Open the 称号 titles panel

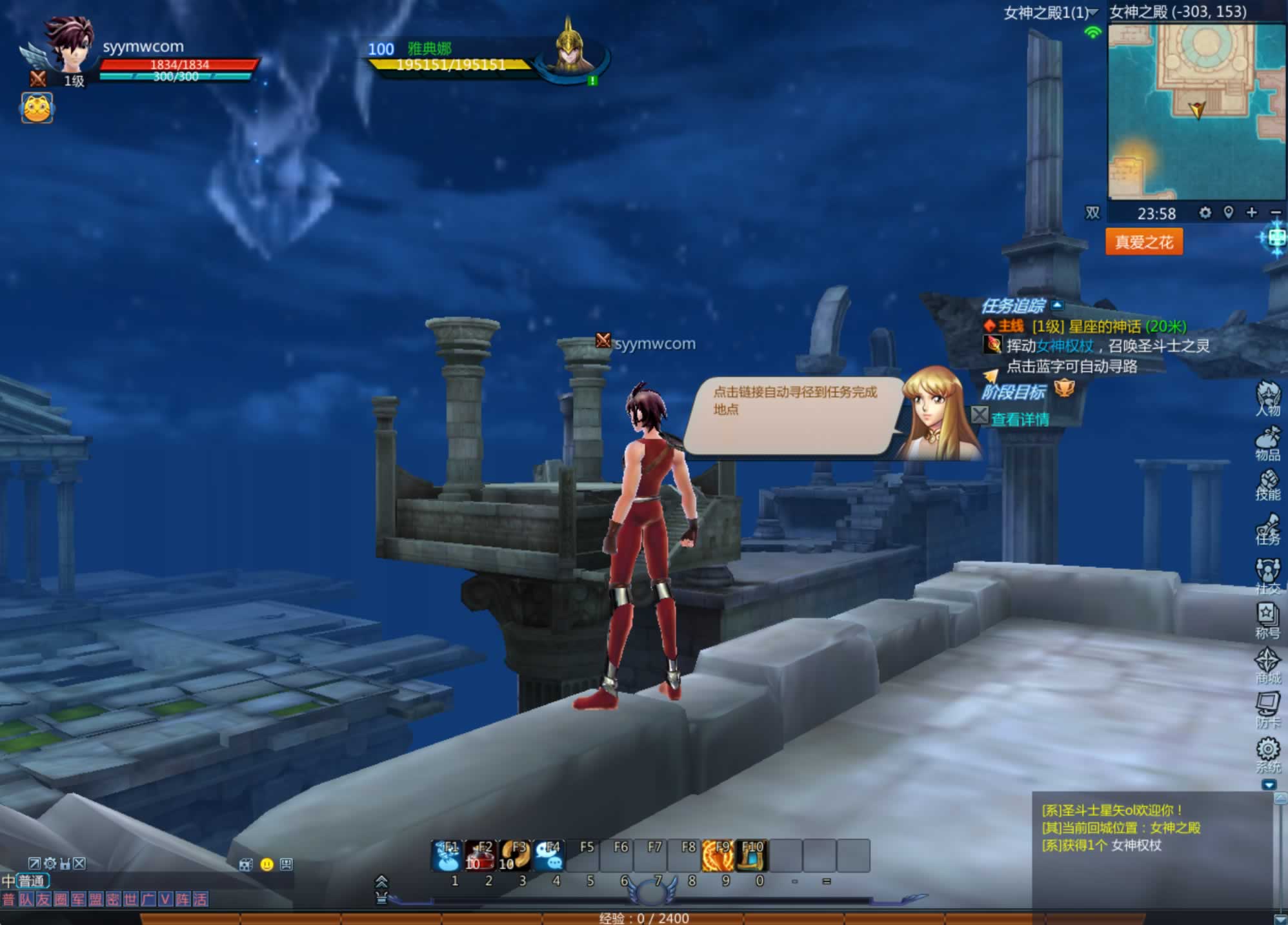click(1267, 620)
